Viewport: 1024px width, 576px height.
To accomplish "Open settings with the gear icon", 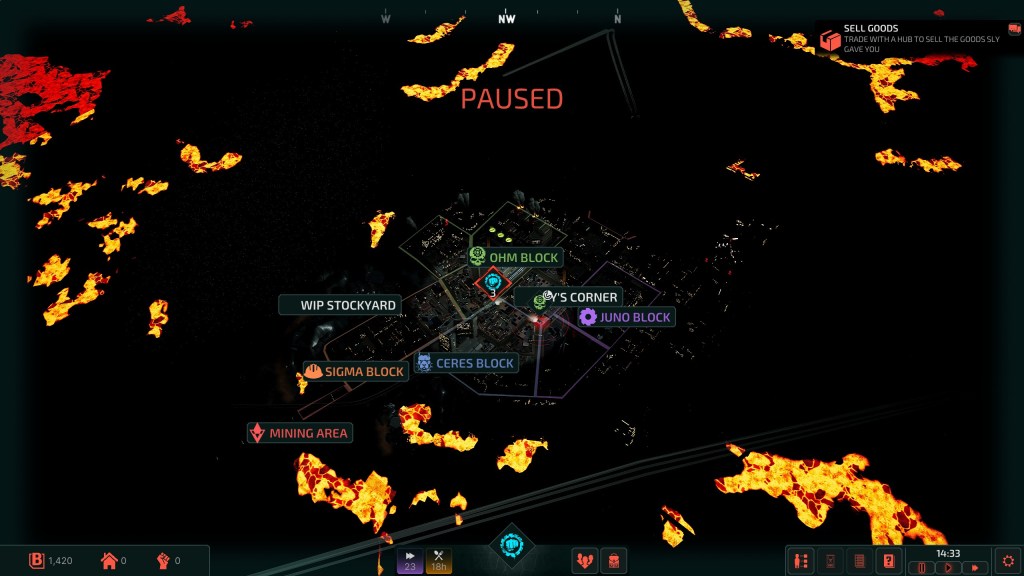I will coord(1008,561).
